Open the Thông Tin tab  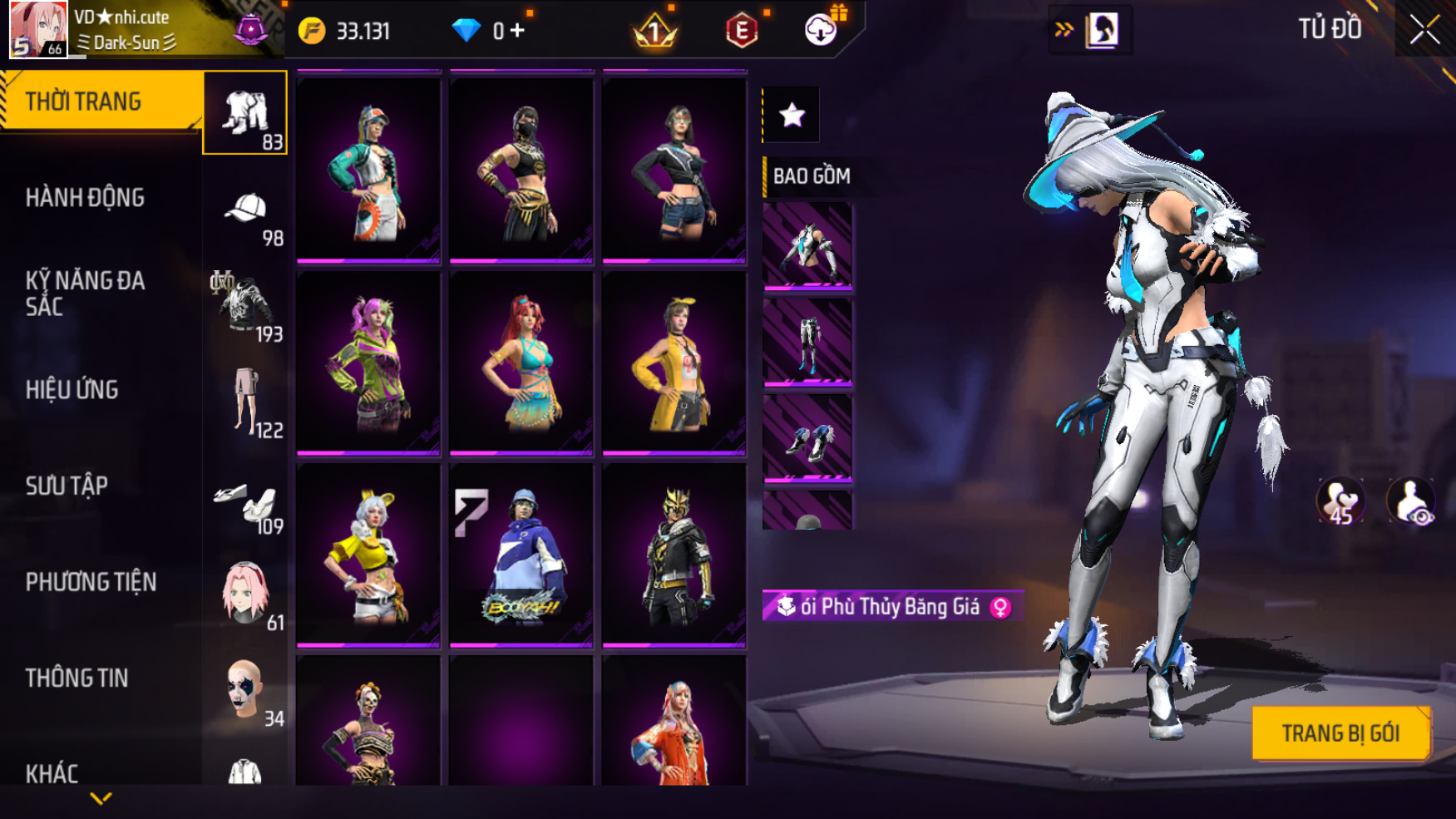pyautogui.click(x=77, y=678)
